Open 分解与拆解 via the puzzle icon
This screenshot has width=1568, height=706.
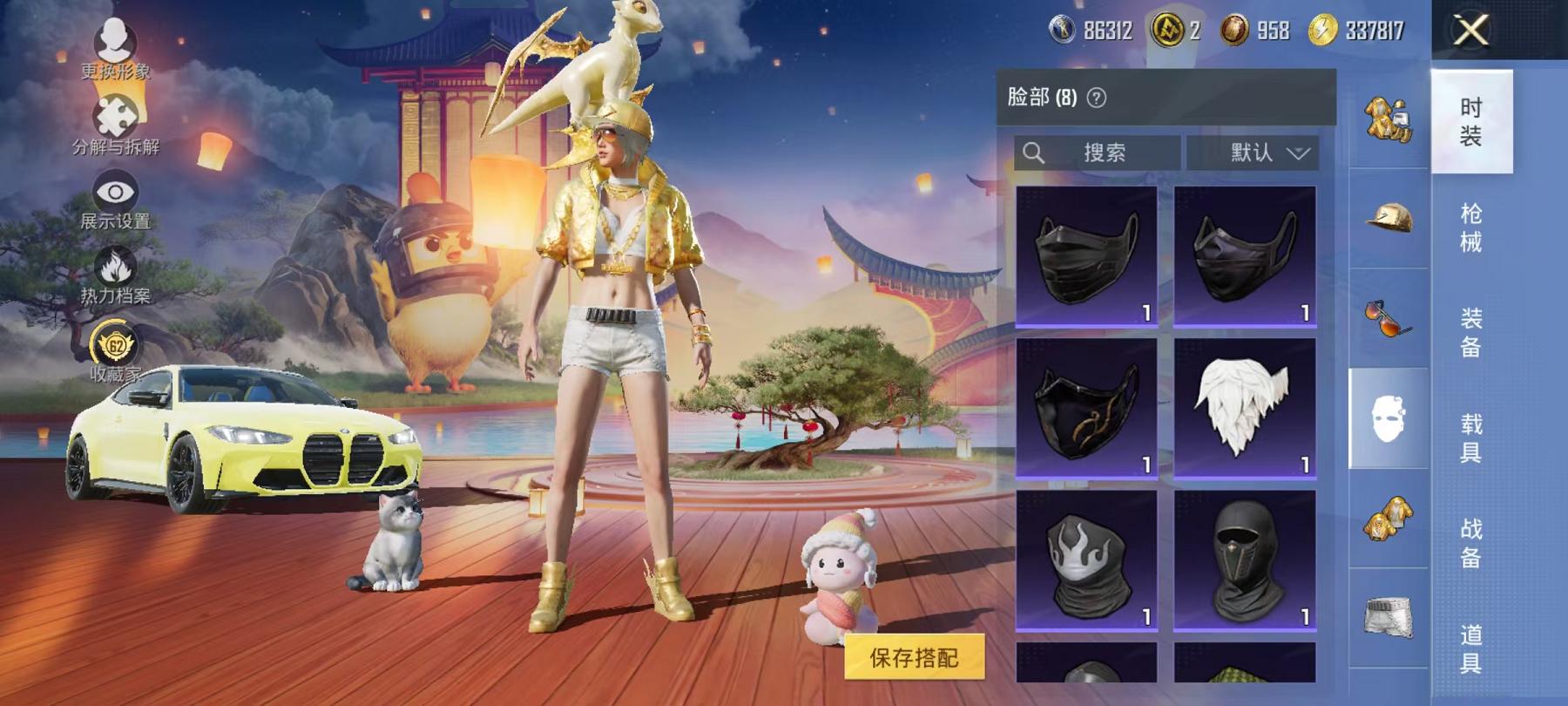pos(114,114)
